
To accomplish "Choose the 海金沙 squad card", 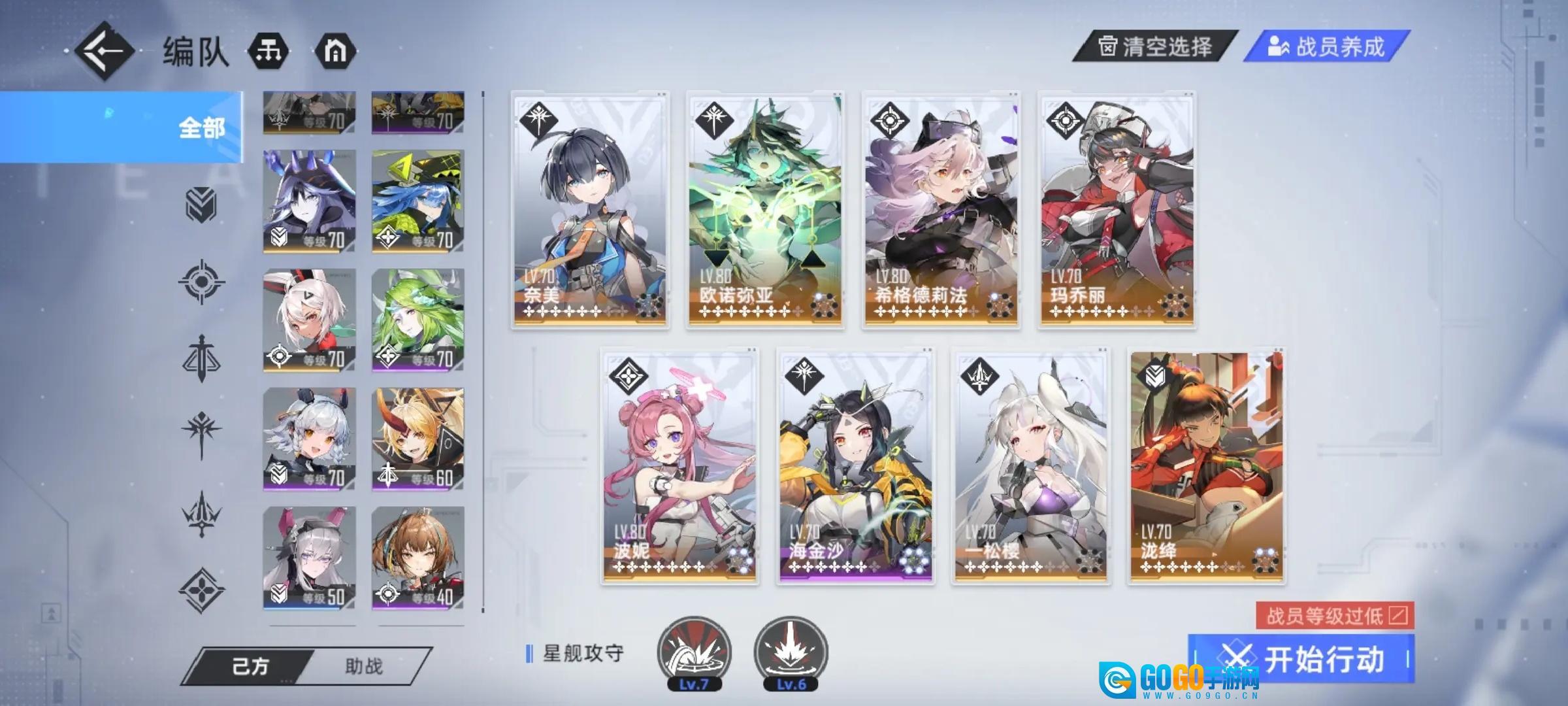I will coord(855,467).
